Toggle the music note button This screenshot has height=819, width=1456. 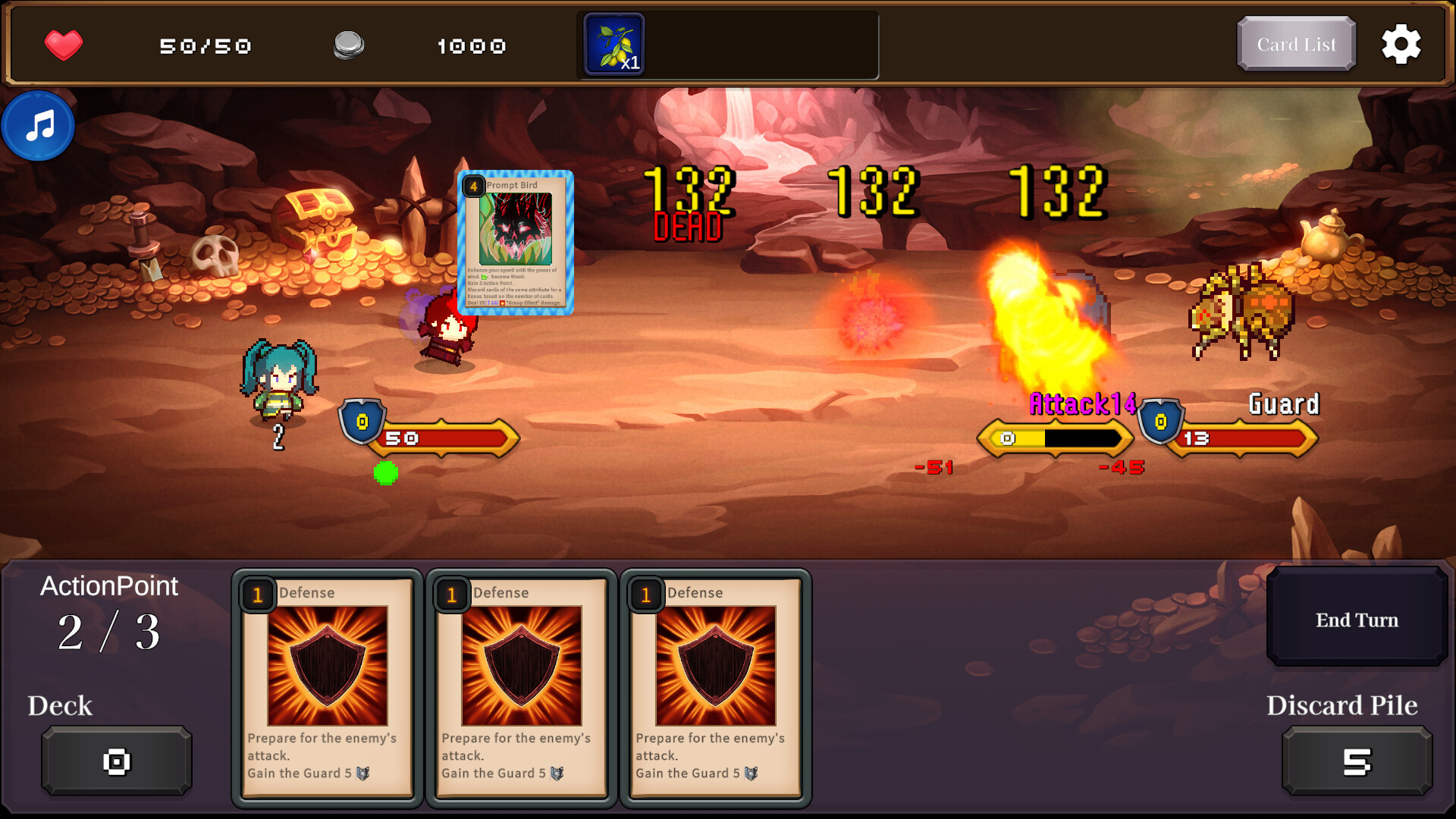(37, 126)
